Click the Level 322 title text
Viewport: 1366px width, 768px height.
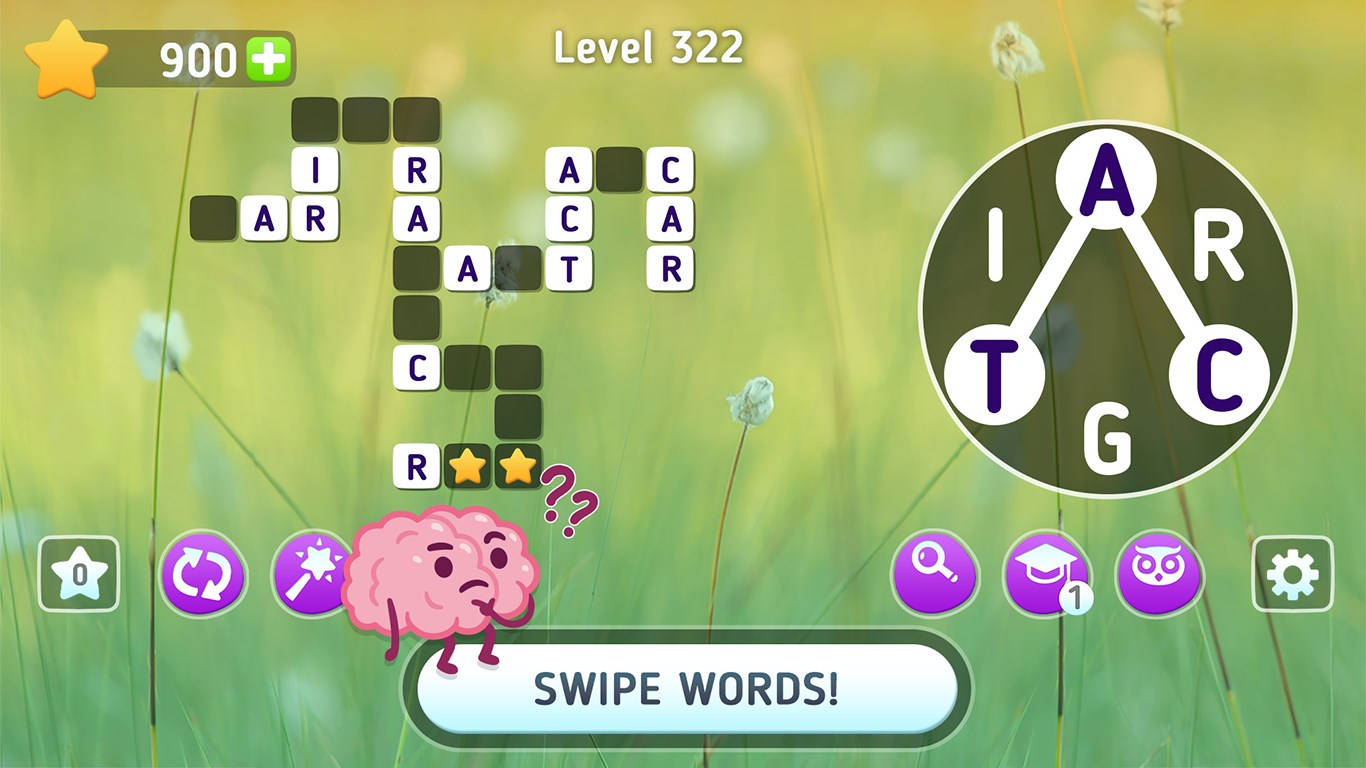(x=650, y=49)
